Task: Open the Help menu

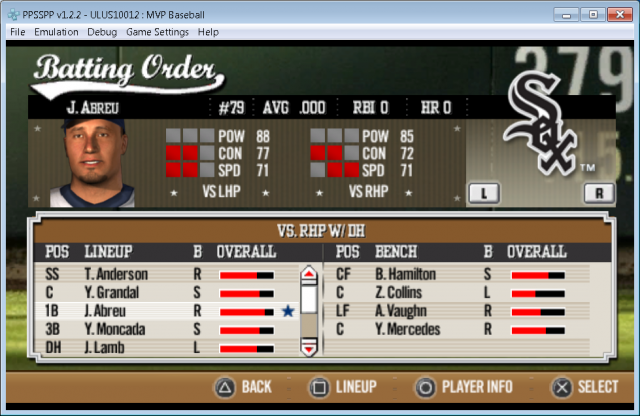Action: point(208,32)
